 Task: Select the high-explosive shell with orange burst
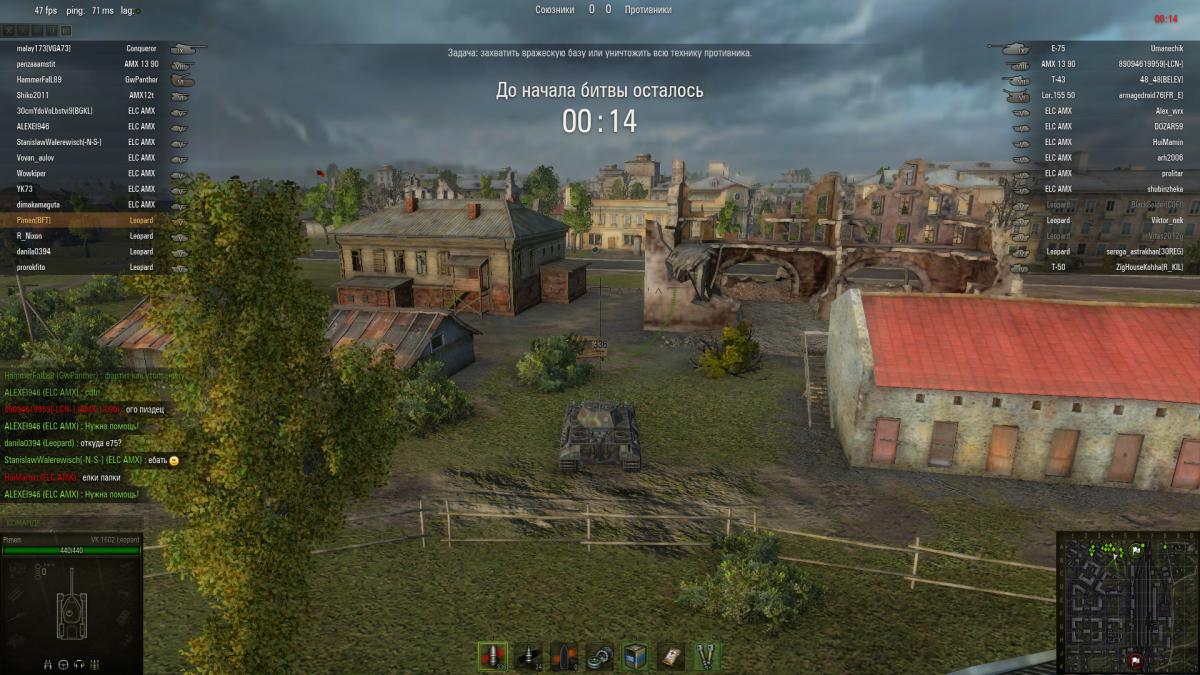click(564, 656)
